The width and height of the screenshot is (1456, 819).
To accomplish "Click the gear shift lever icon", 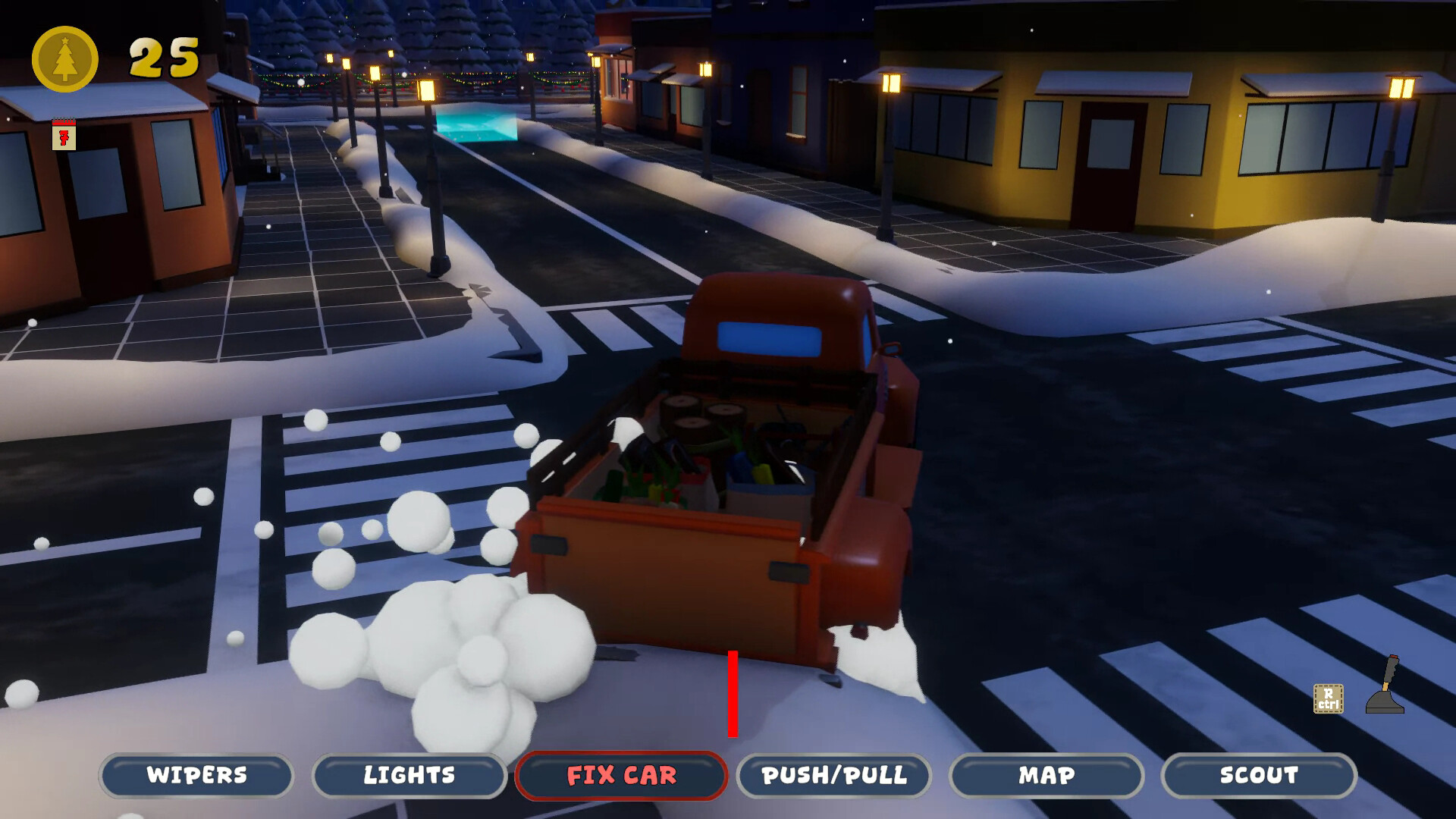I will pyautogui.click(x=1385, y=686).
